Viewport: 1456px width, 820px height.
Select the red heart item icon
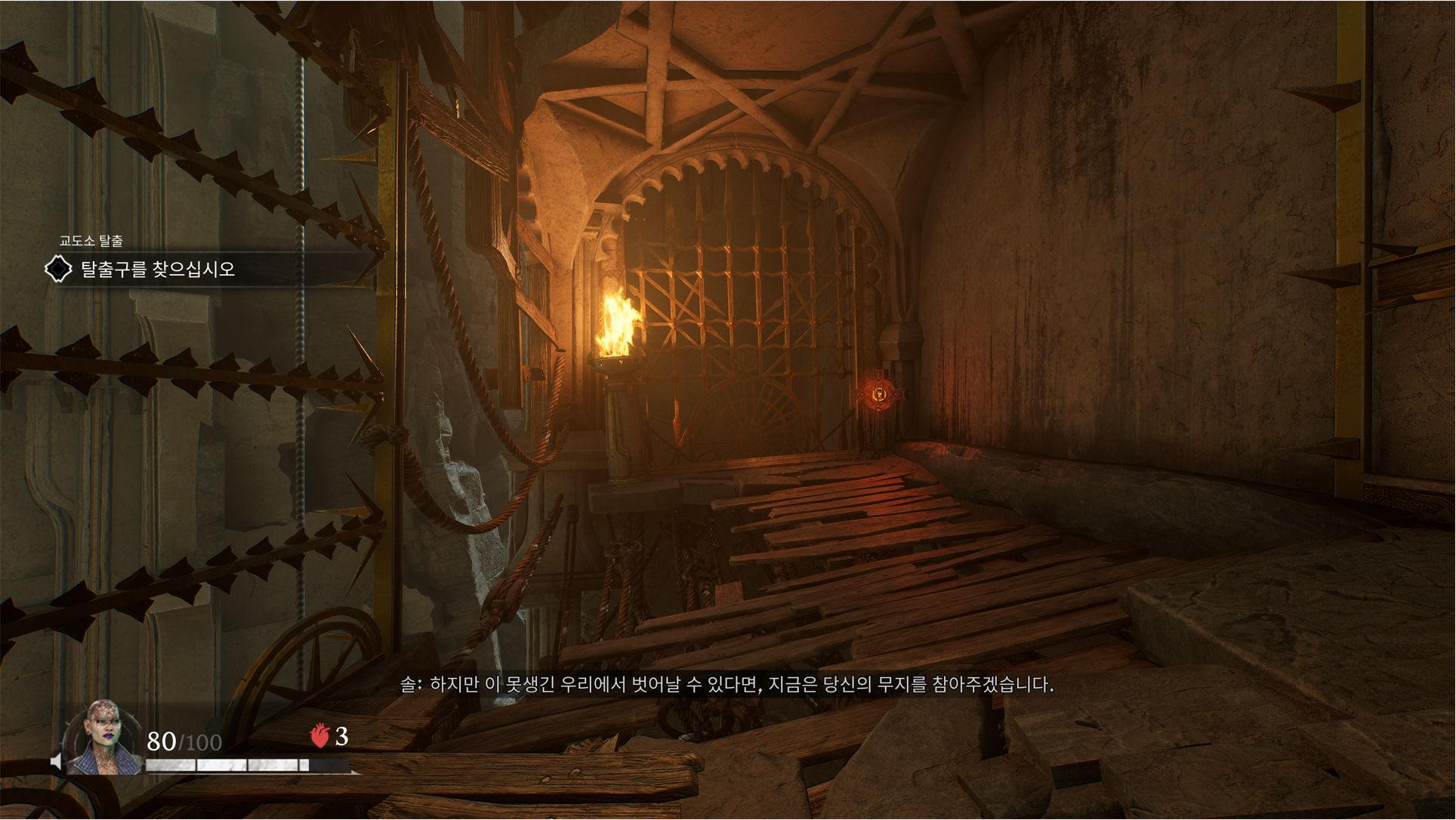pos(320,735)
